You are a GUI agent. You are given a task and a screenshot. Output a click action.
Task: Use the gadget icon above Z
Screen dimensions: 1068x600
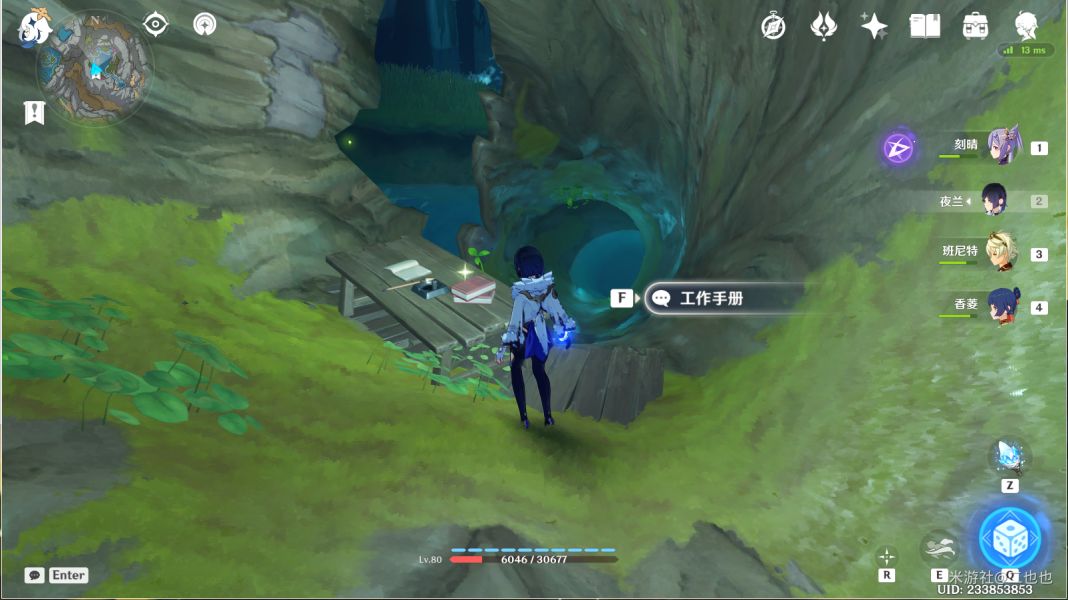pos(1009,456)
